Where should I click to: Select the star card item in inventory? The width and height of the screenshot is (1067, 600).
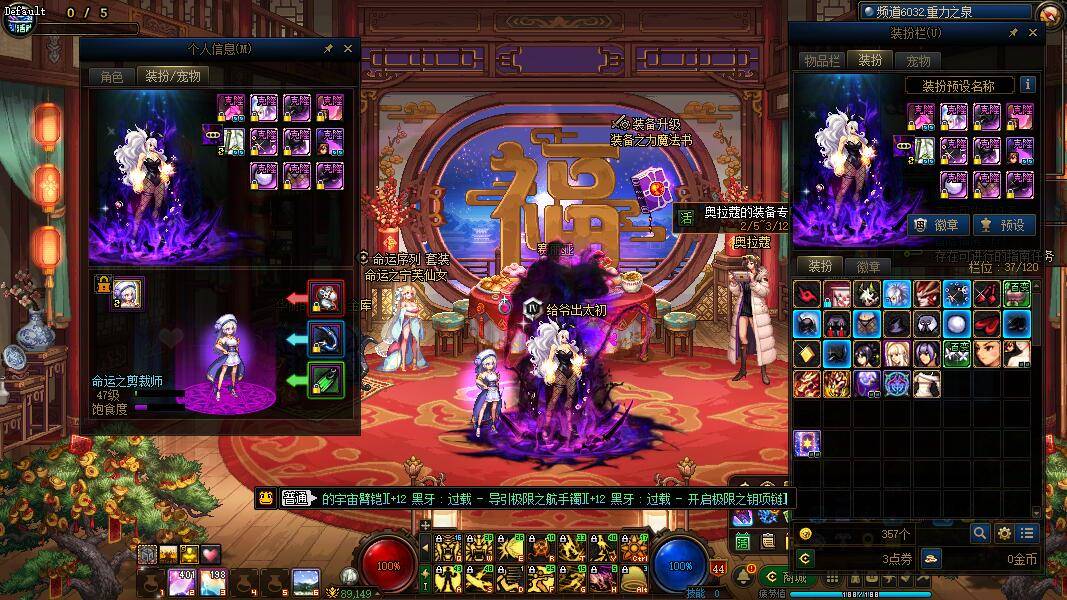click(x=807, y=443)
